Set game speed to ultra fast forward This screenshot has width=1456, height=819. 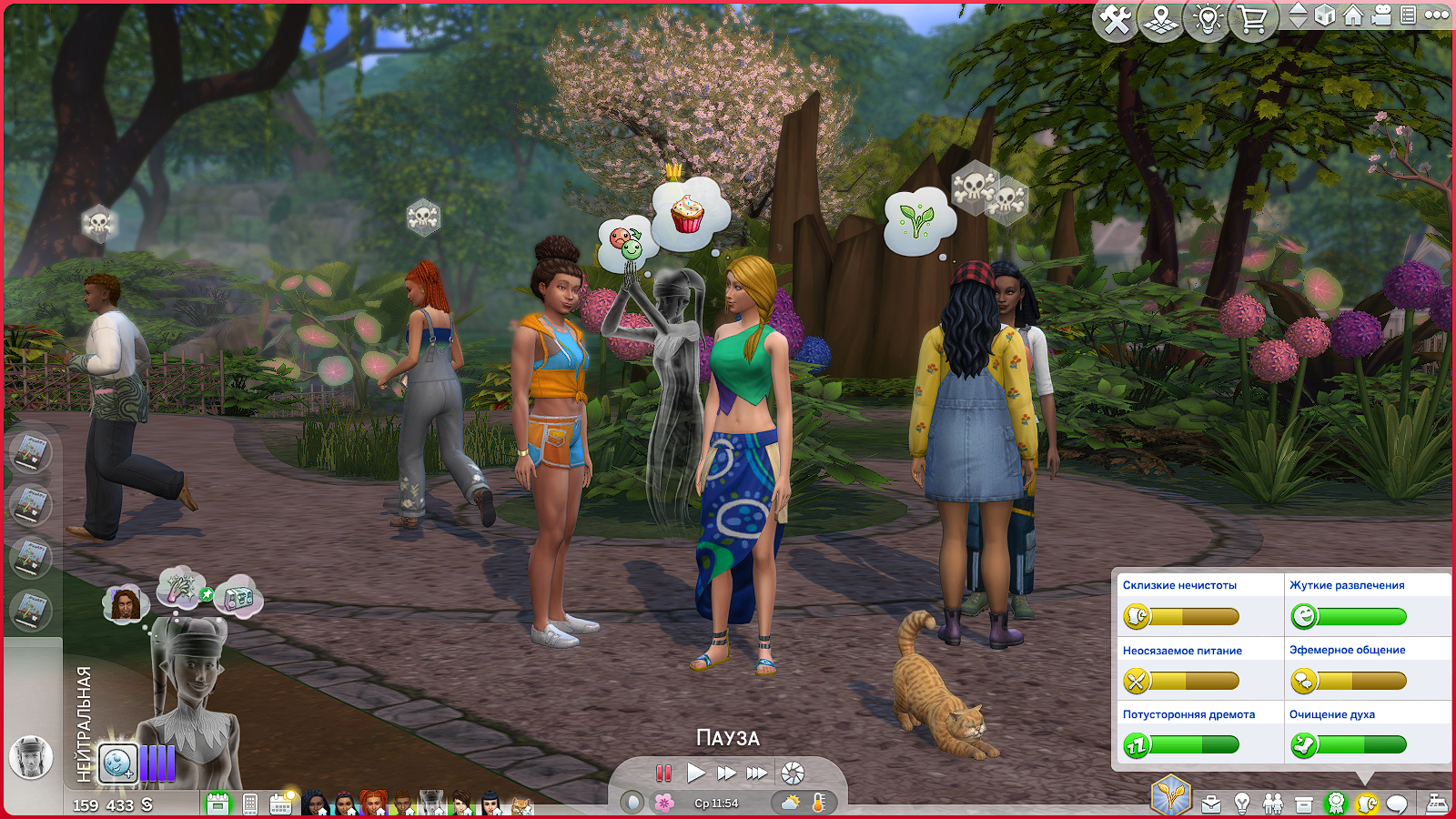click(757, 773)
